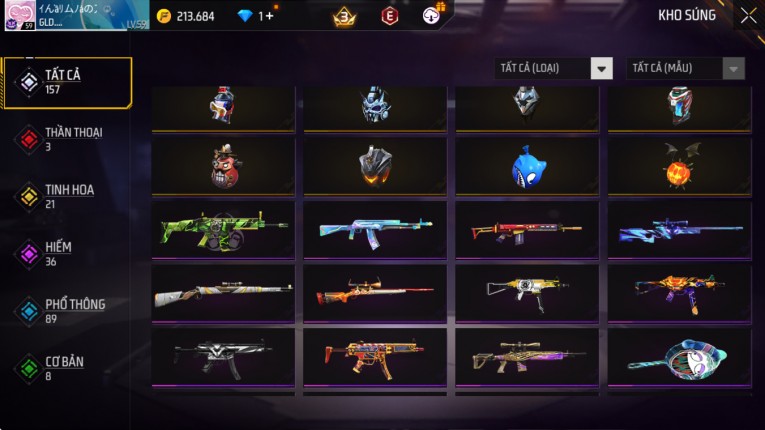View the Phổ Thông skins tab
Viewport: 765px width, 430px height.
tap(68, 309)
